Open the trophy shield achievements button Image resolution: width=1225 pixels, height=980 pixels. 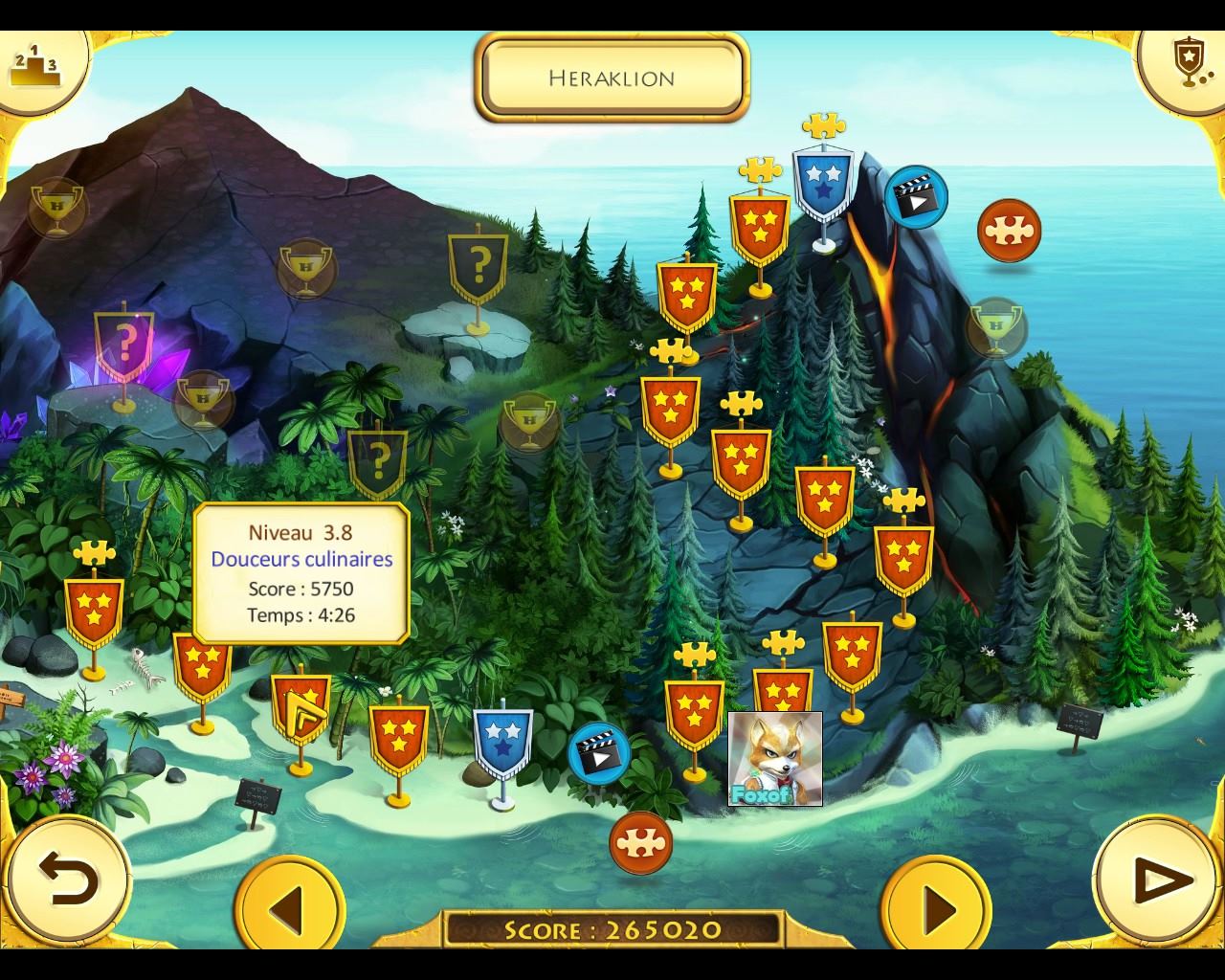tap(1188, 63)
